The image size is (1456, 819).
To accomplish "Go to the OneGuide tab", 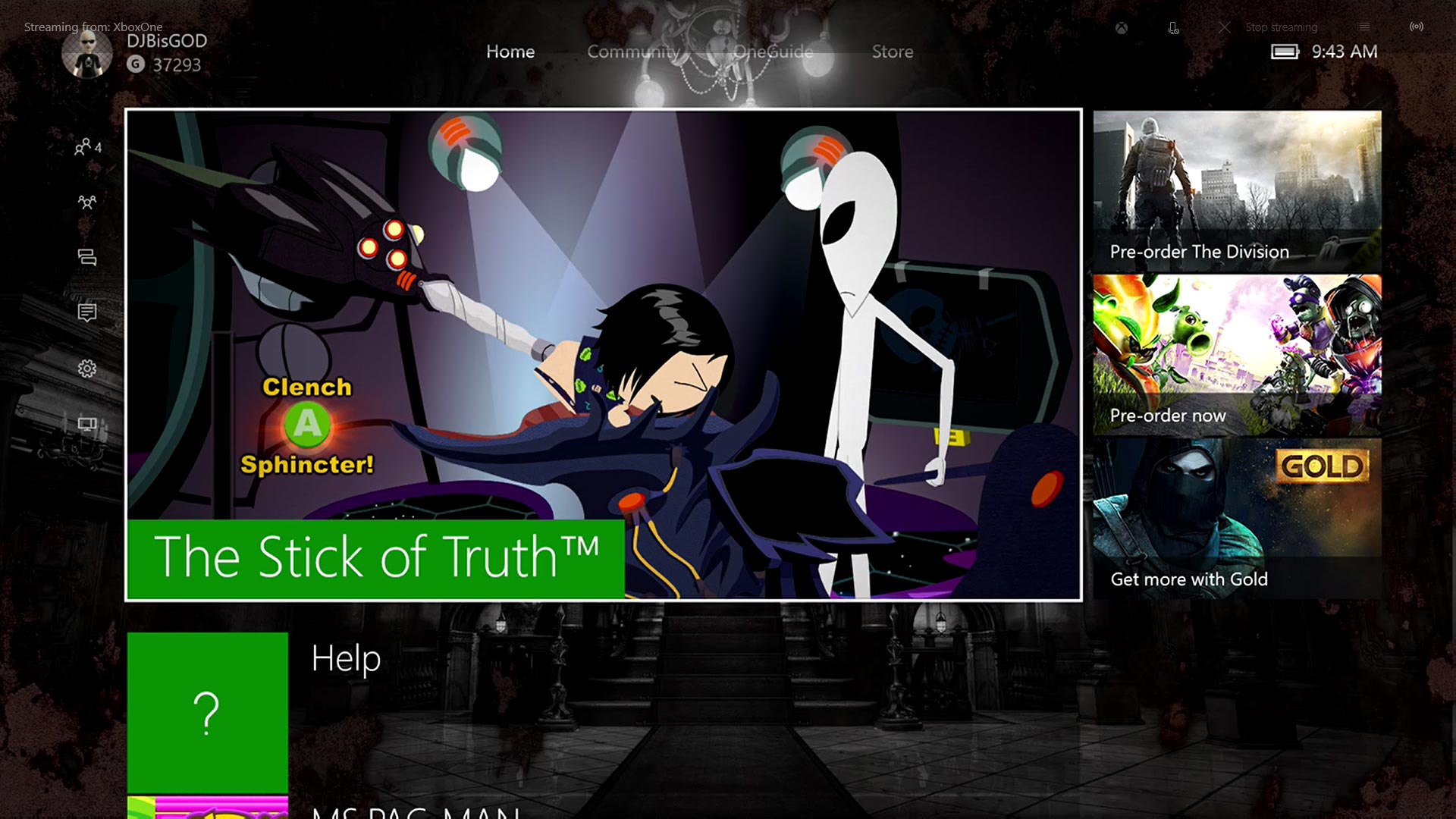I will 773,52.
